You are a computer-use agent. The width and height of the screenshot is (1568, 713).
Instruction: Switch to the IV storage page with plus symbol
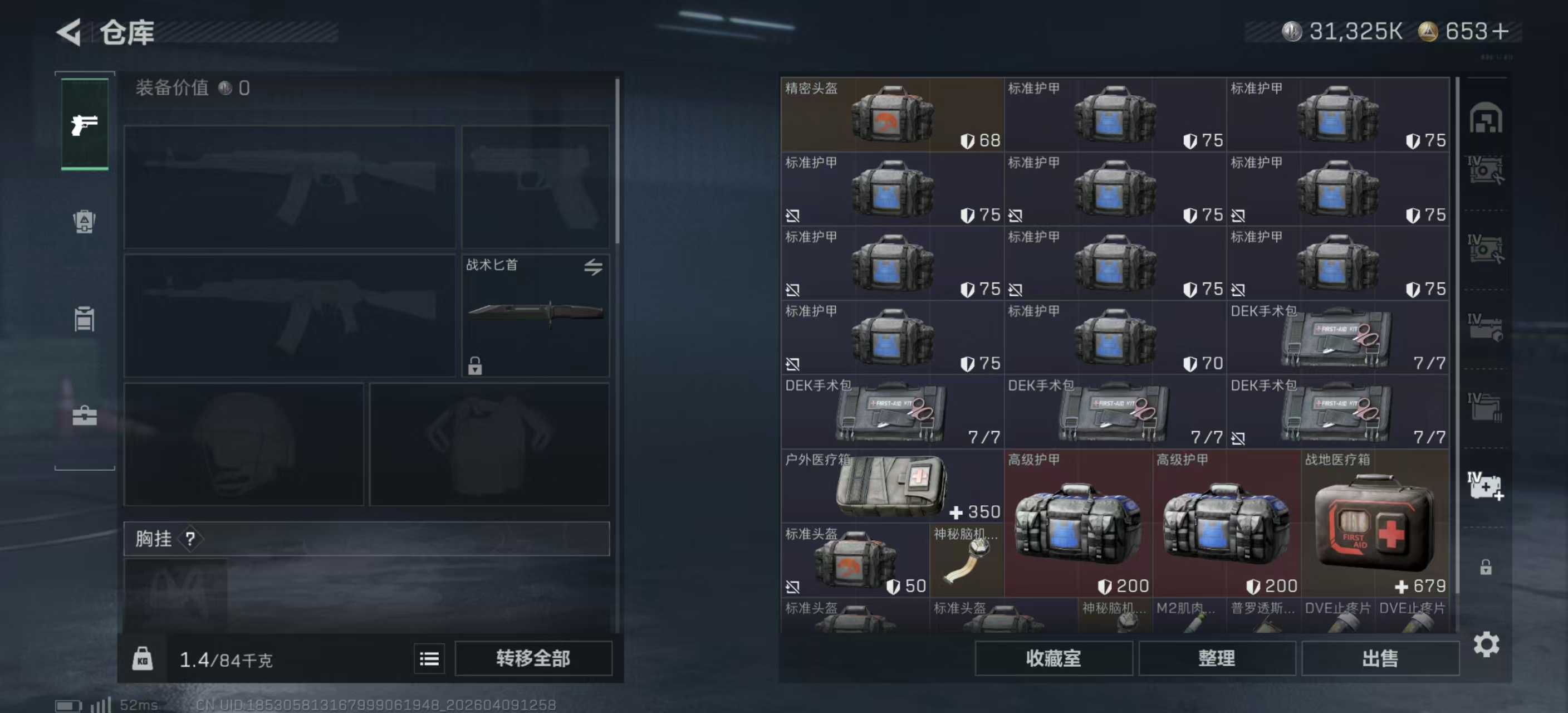coord(1486,487)
